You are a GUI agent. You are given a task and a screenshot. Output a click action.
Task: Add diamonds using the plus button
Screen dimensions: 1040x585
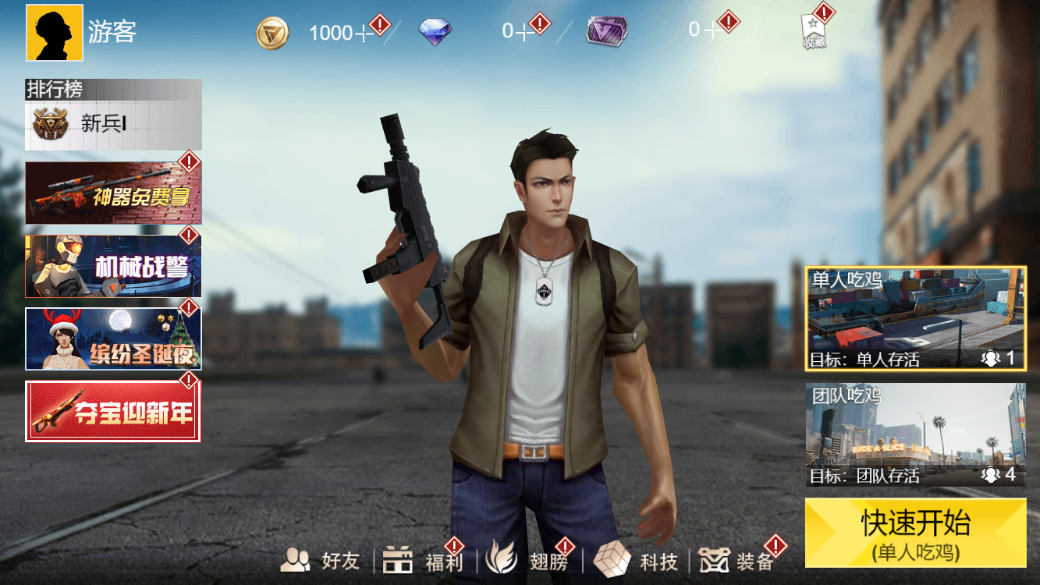point(523,32)
